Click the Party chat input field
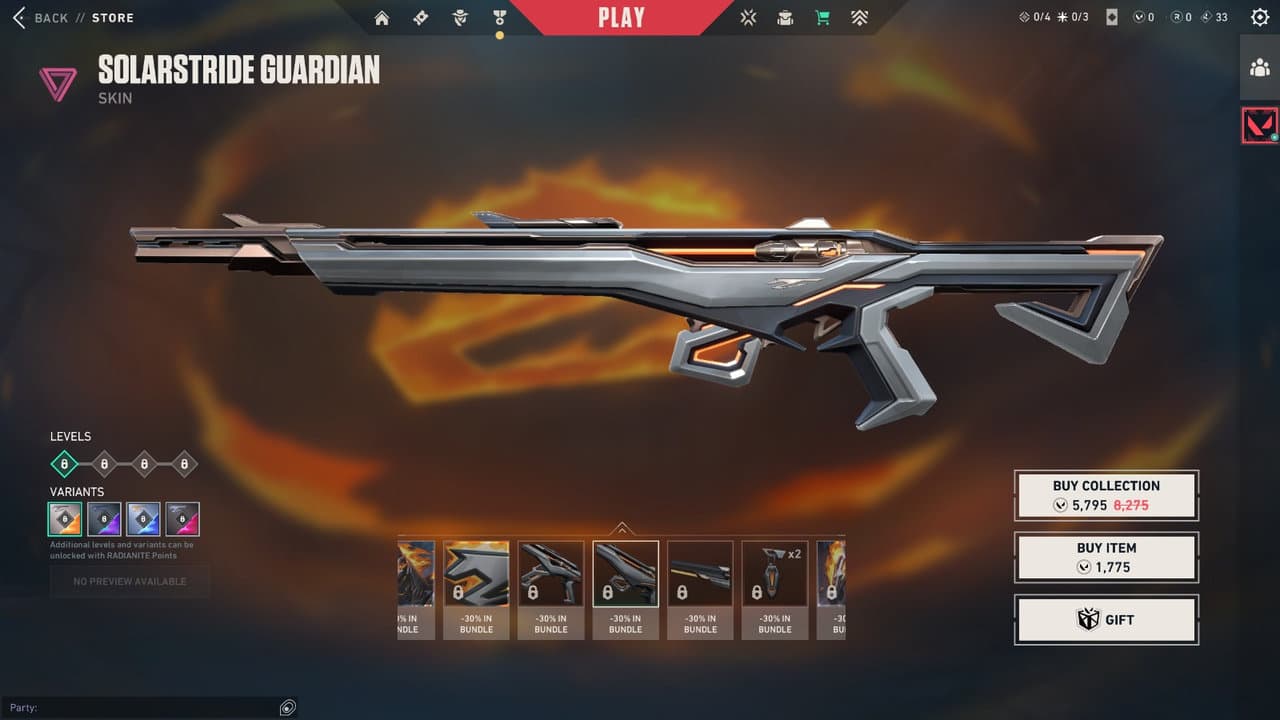This screenshot has width=1280, height=720. [x=140, y=707]
